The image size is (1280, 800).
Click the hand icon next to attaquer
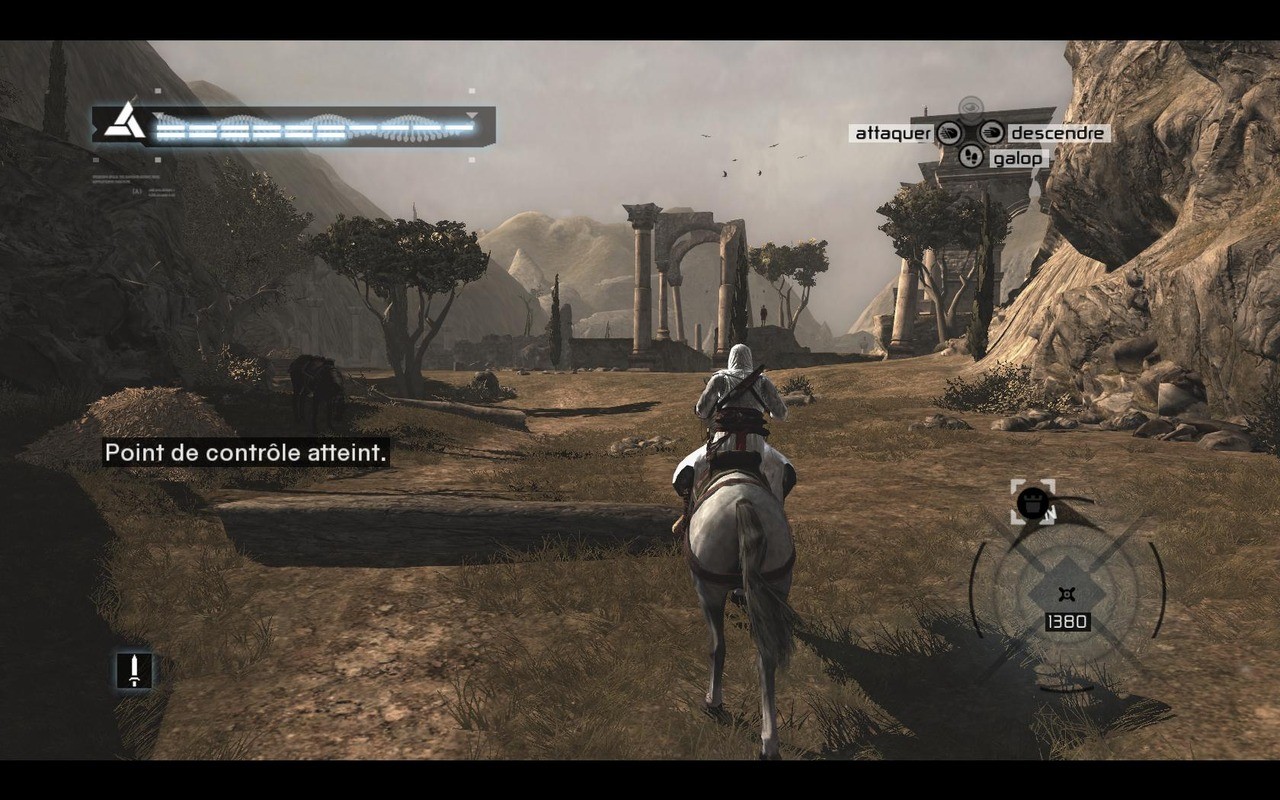949,133
